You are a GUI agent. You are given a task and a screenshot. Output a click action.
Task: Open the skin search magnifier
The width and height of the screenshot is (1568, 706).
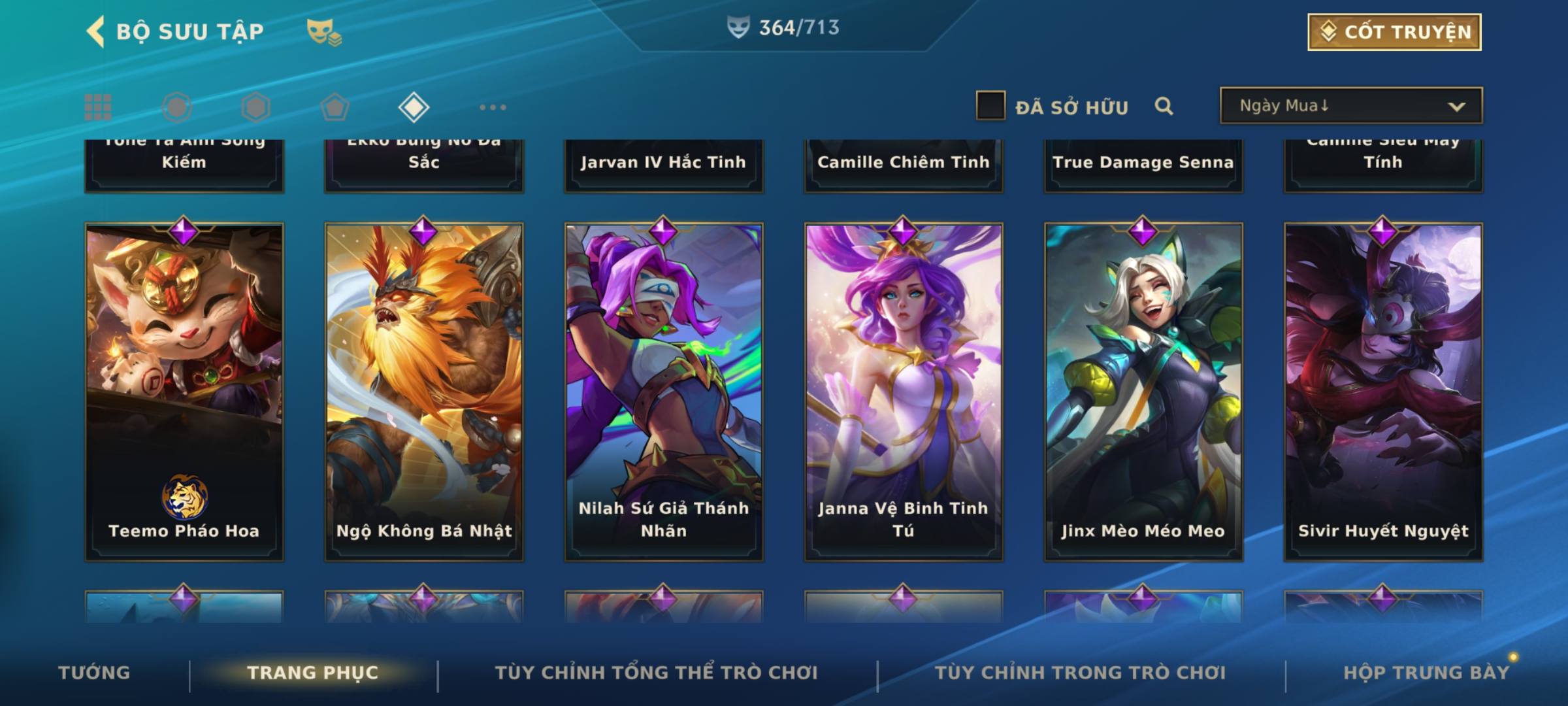point(1164,106)
